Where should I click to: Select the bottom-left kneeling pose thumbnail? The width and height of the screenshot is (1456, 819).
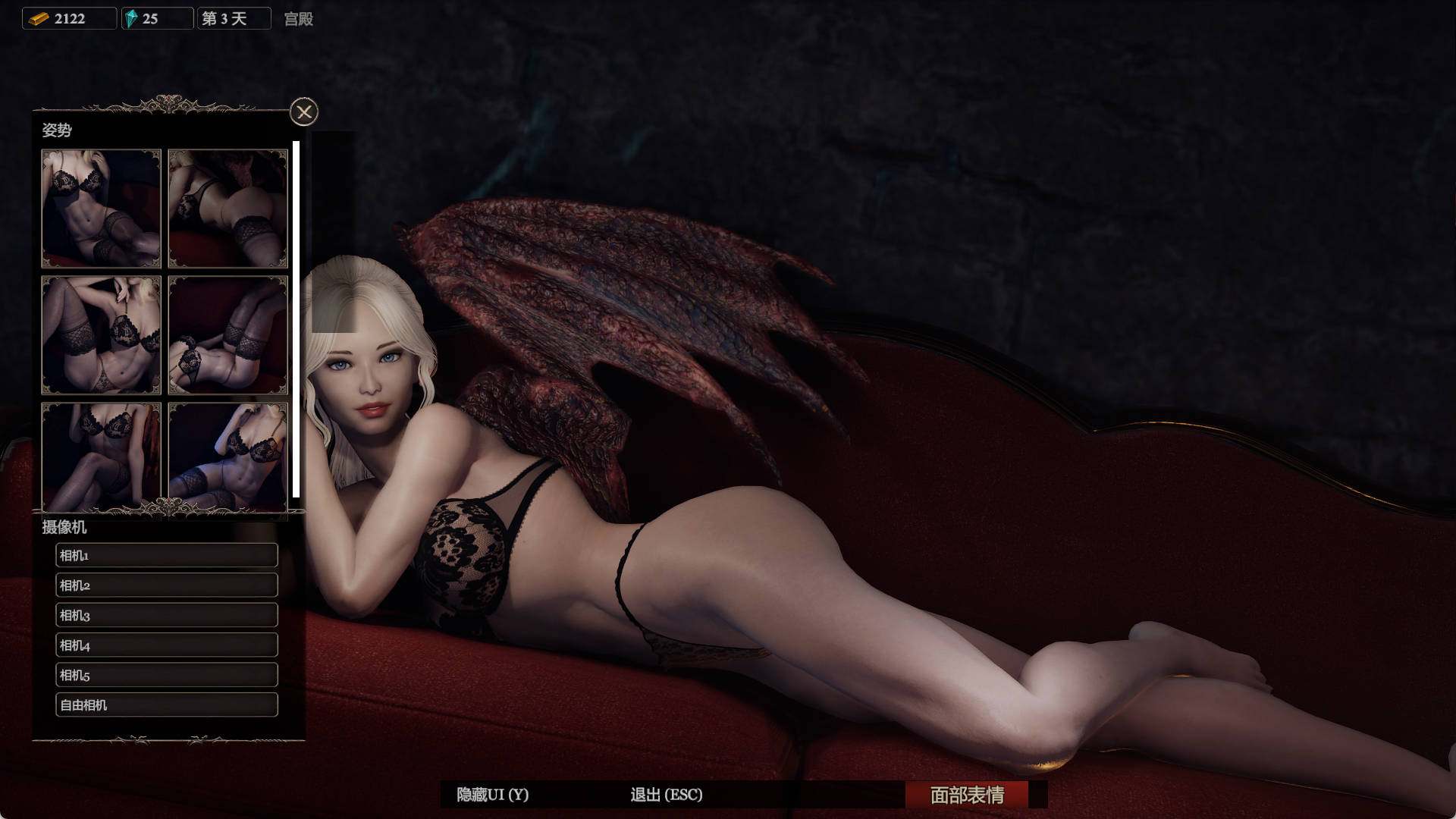coord(101,455)
